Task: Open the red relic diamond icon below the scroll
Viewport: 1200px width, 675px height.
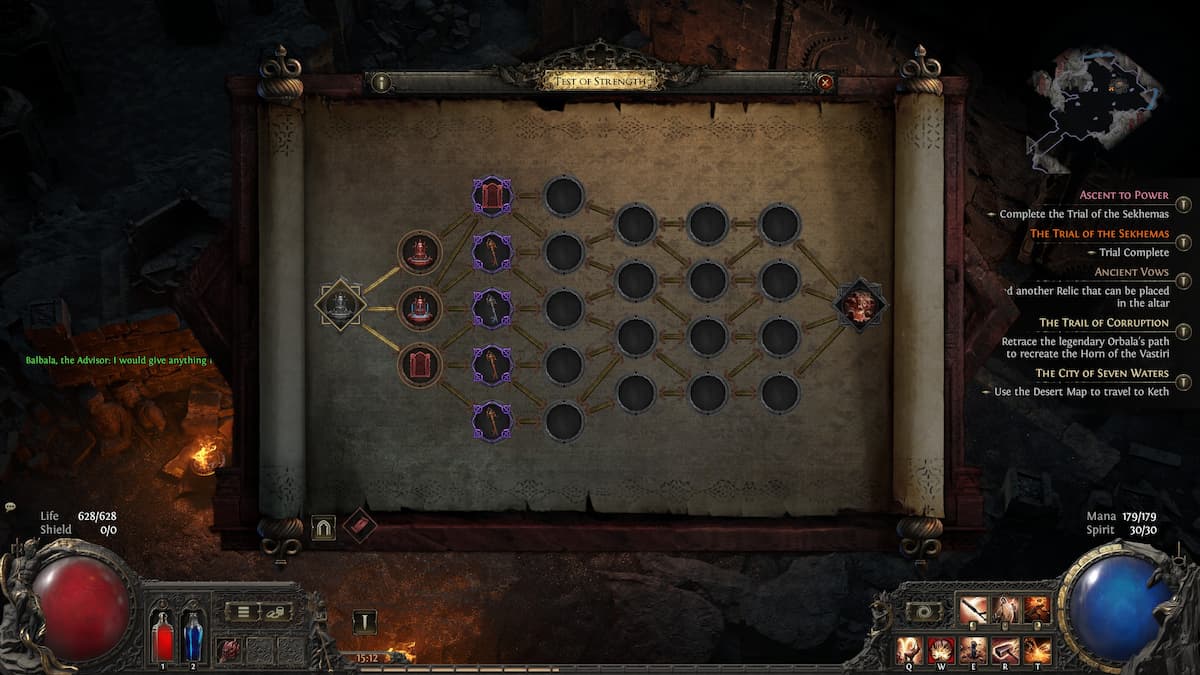Action: tap(359, 526)
